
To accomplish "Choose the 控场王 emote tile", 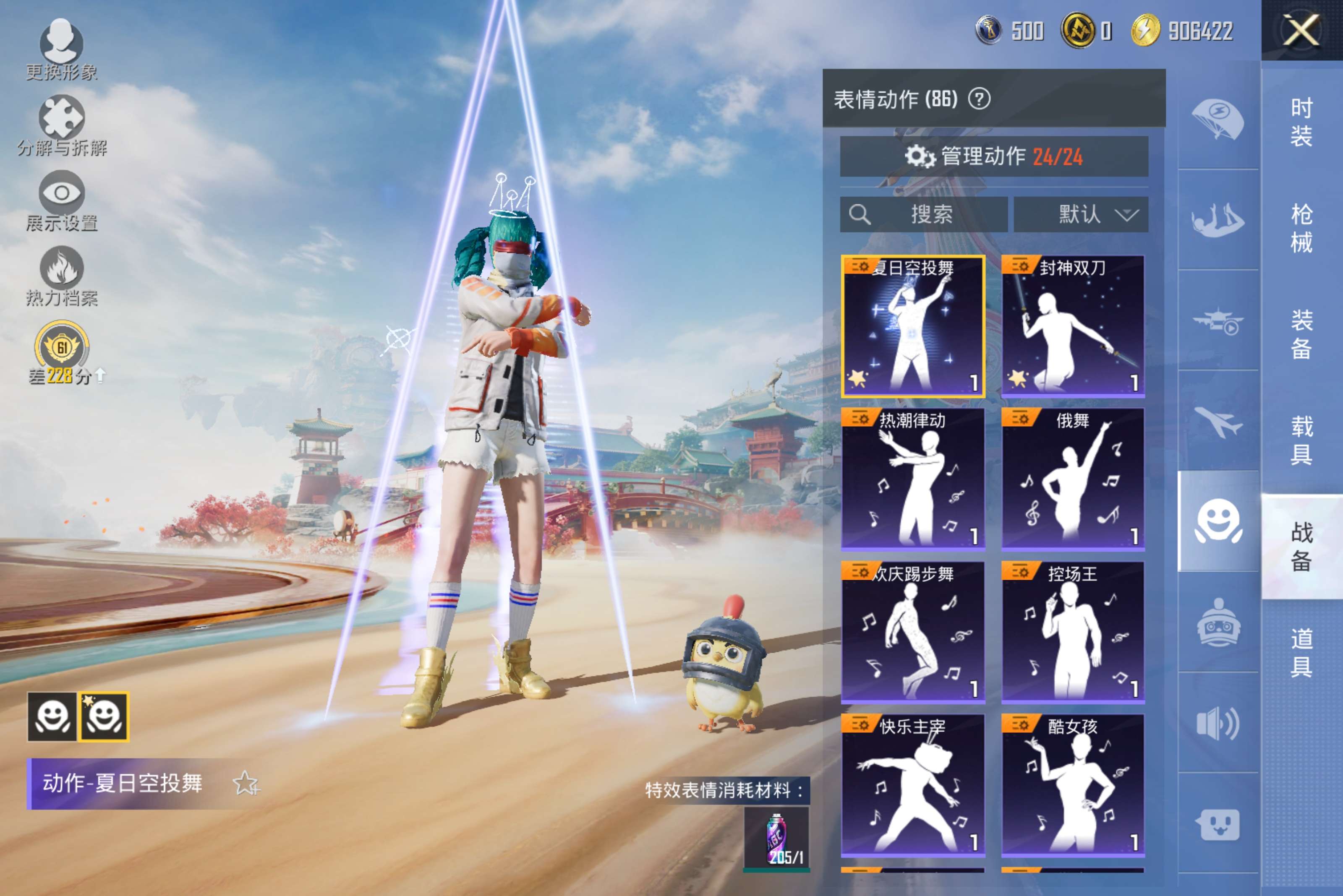I will [x=1073, y=631].
